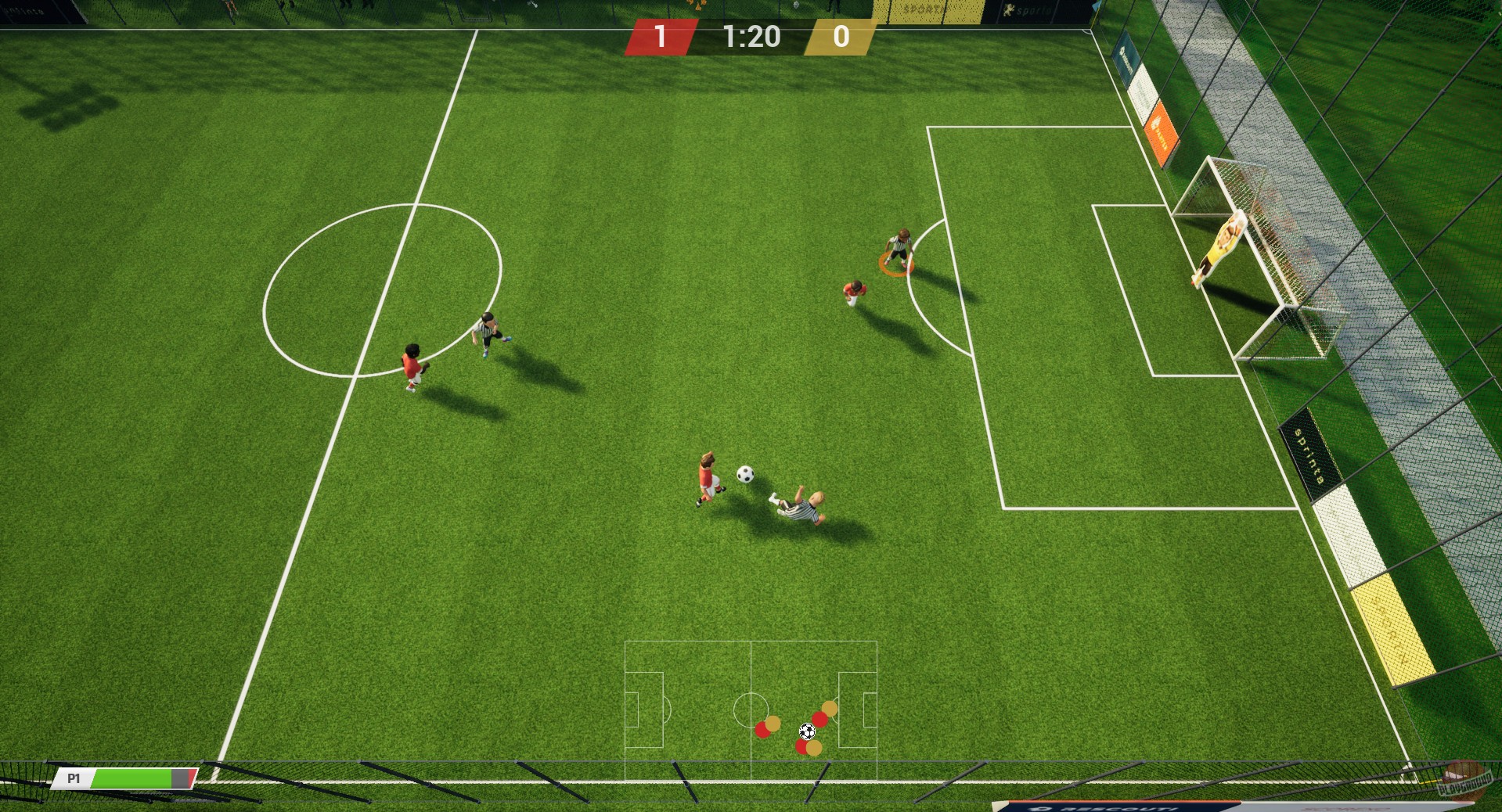Click the soccer ball on the pitch
The width and height of the screenshot is (1502, 812).
click(x=744, y=475)
